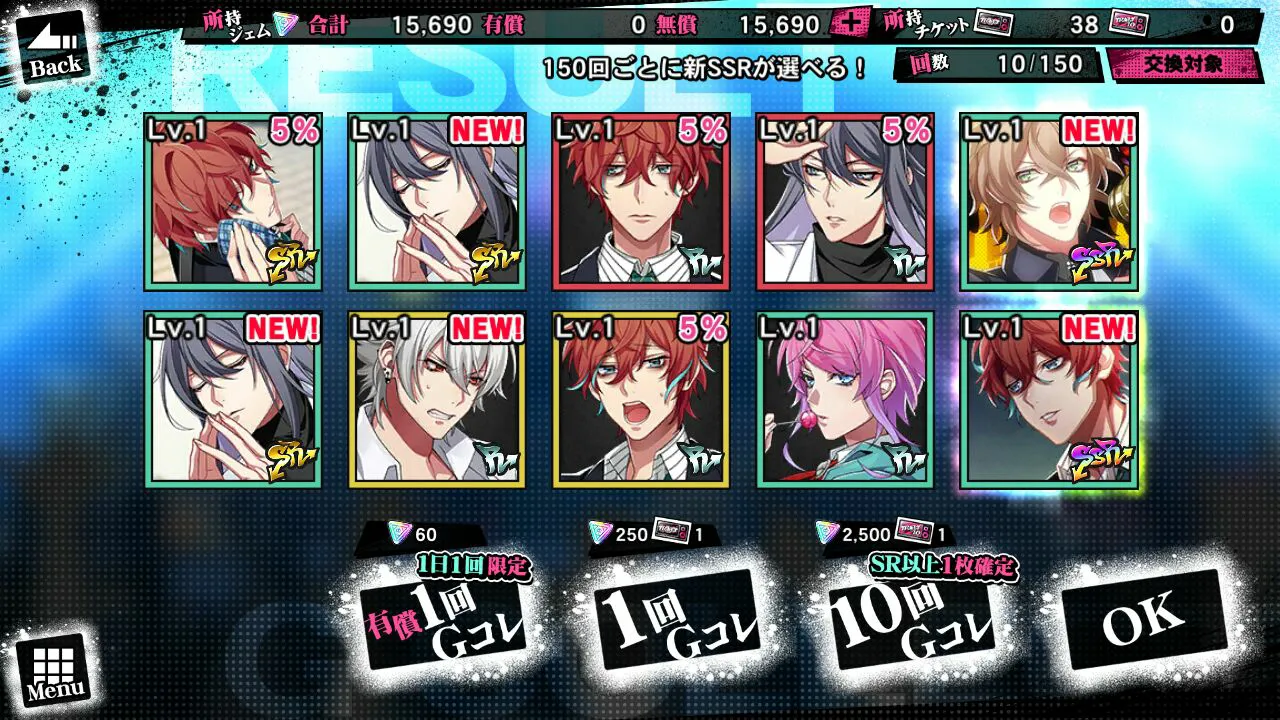Screen dimensions: 1280x720
Task: Select the pink-haired lollipop character card
Action: coord(845,400)
